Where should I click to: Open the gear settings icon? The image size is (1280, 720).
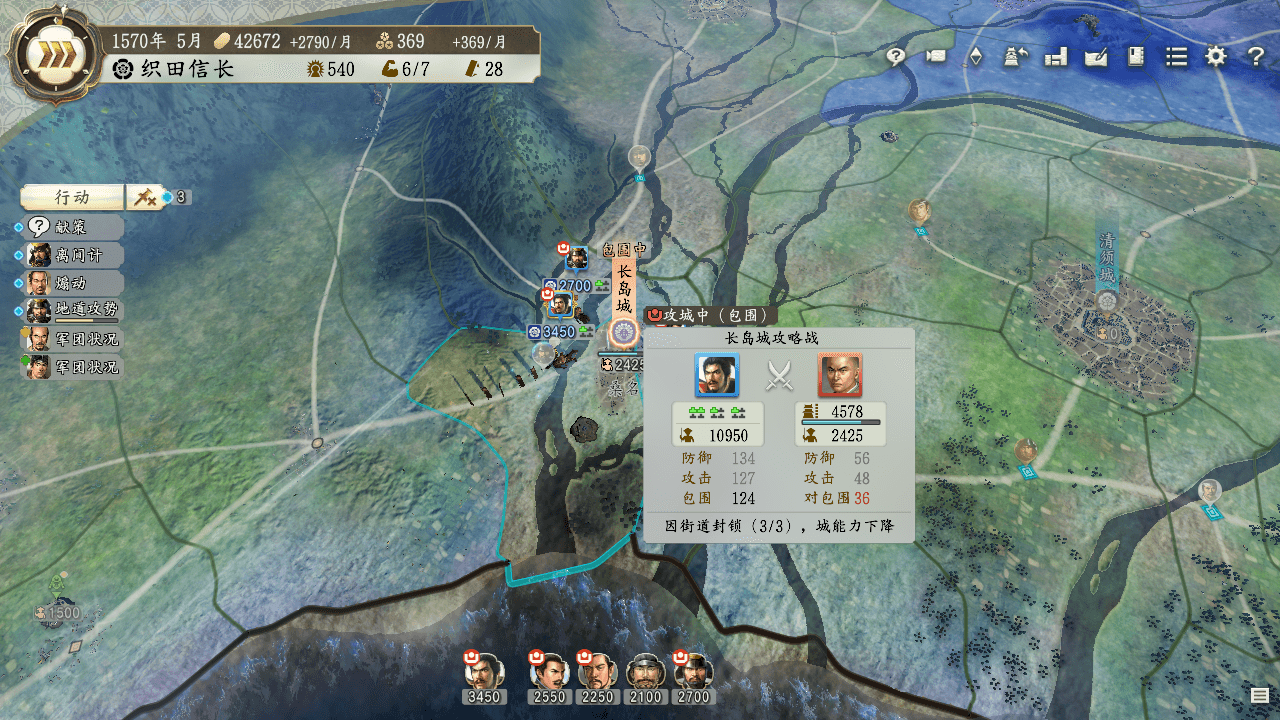tap(1216, 57)
